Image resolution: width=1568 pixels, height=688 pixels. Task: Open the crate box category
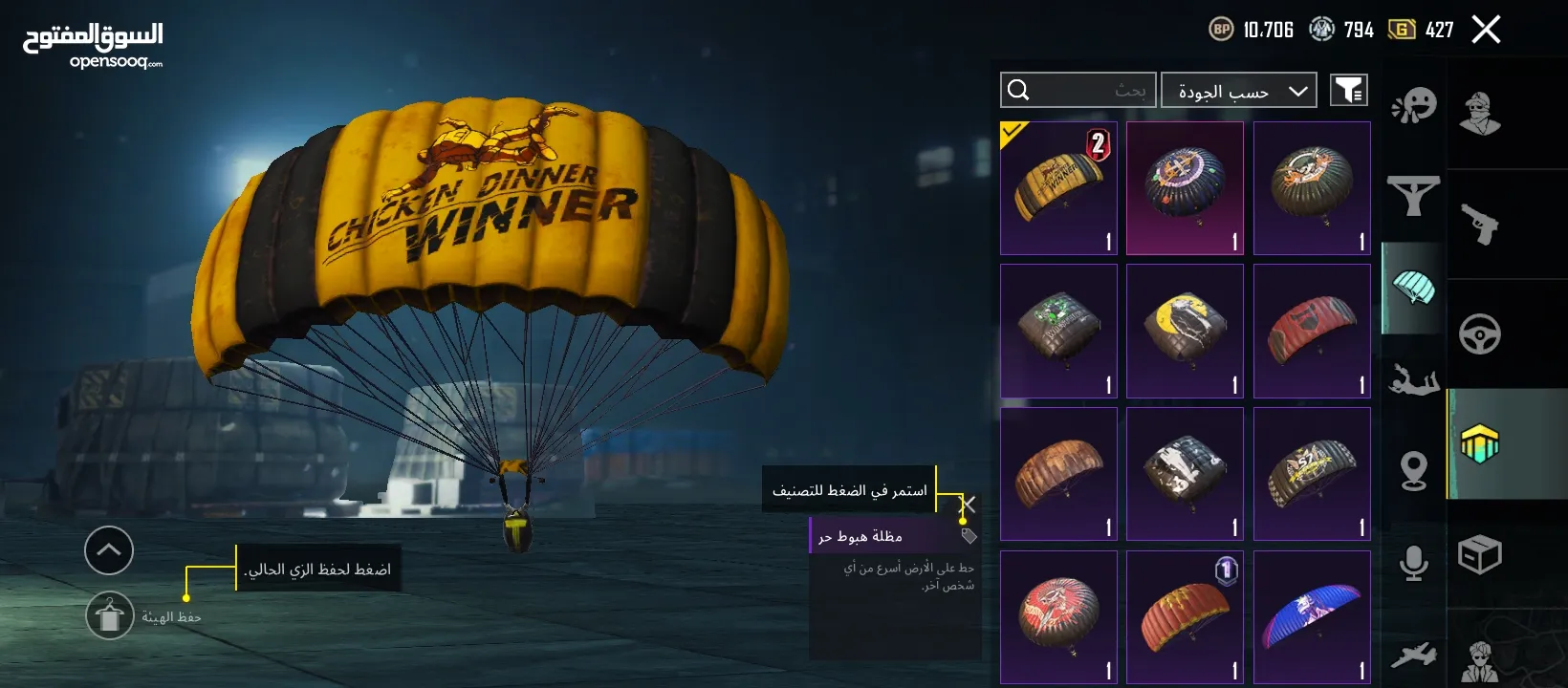coord(1479,555)
